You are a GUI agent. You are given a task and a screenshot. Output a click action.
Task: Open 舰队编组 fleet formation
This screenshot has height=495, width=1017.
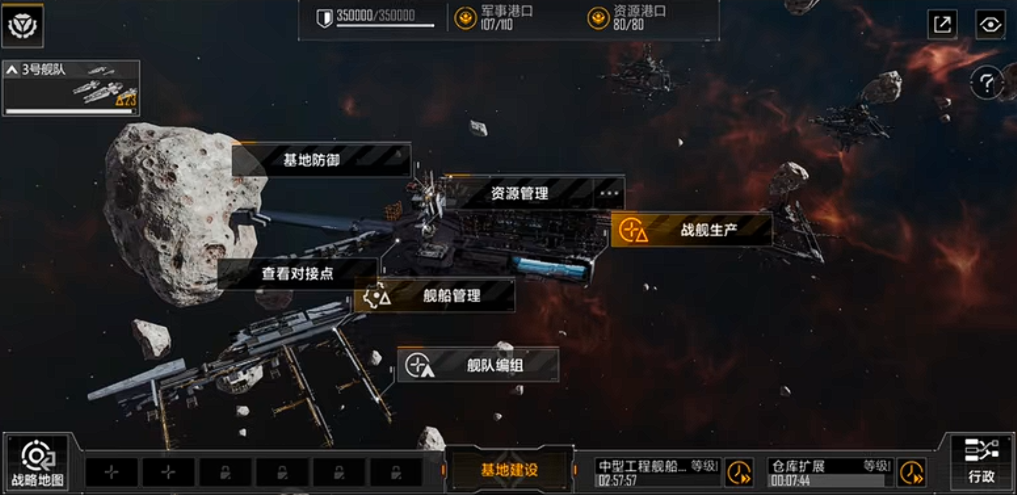pyautogui.click(x=478, y=365)
